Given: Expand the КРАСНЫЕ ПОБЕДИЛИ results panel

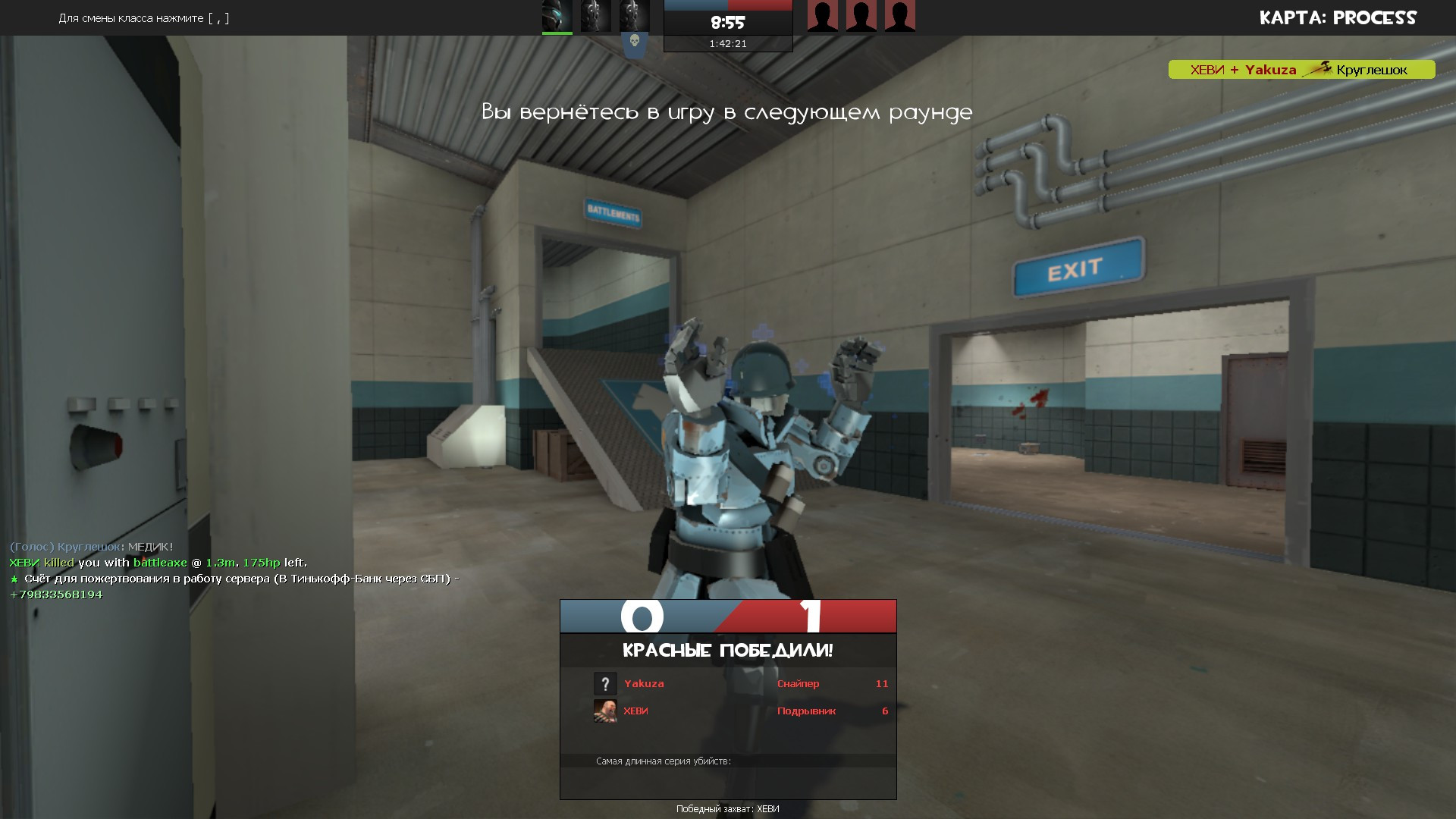Looking at the screenshot, I should 727,649.
